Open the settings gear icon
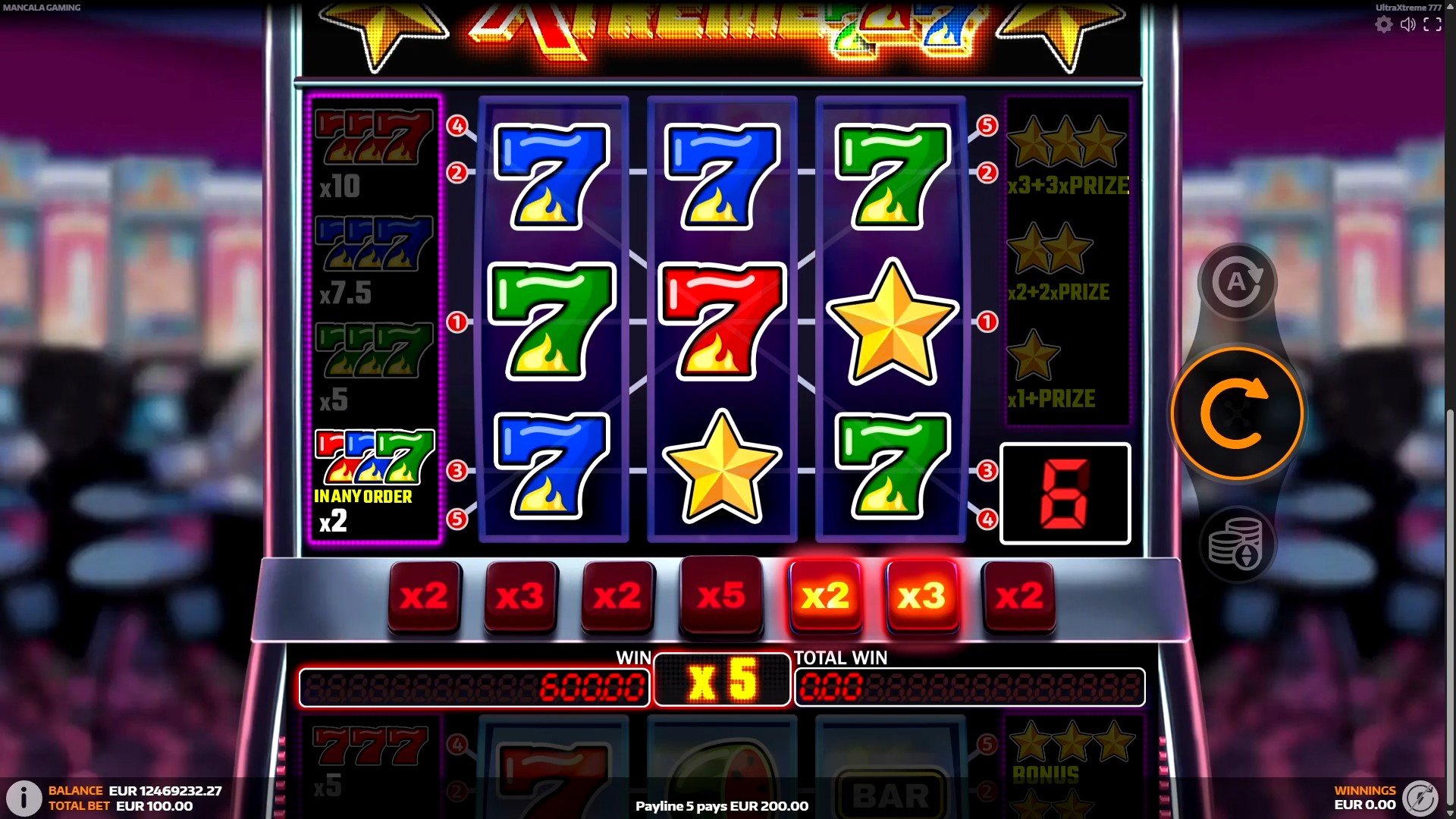This screenshot has height=819, width=1456. click(x=1383, y=24)
